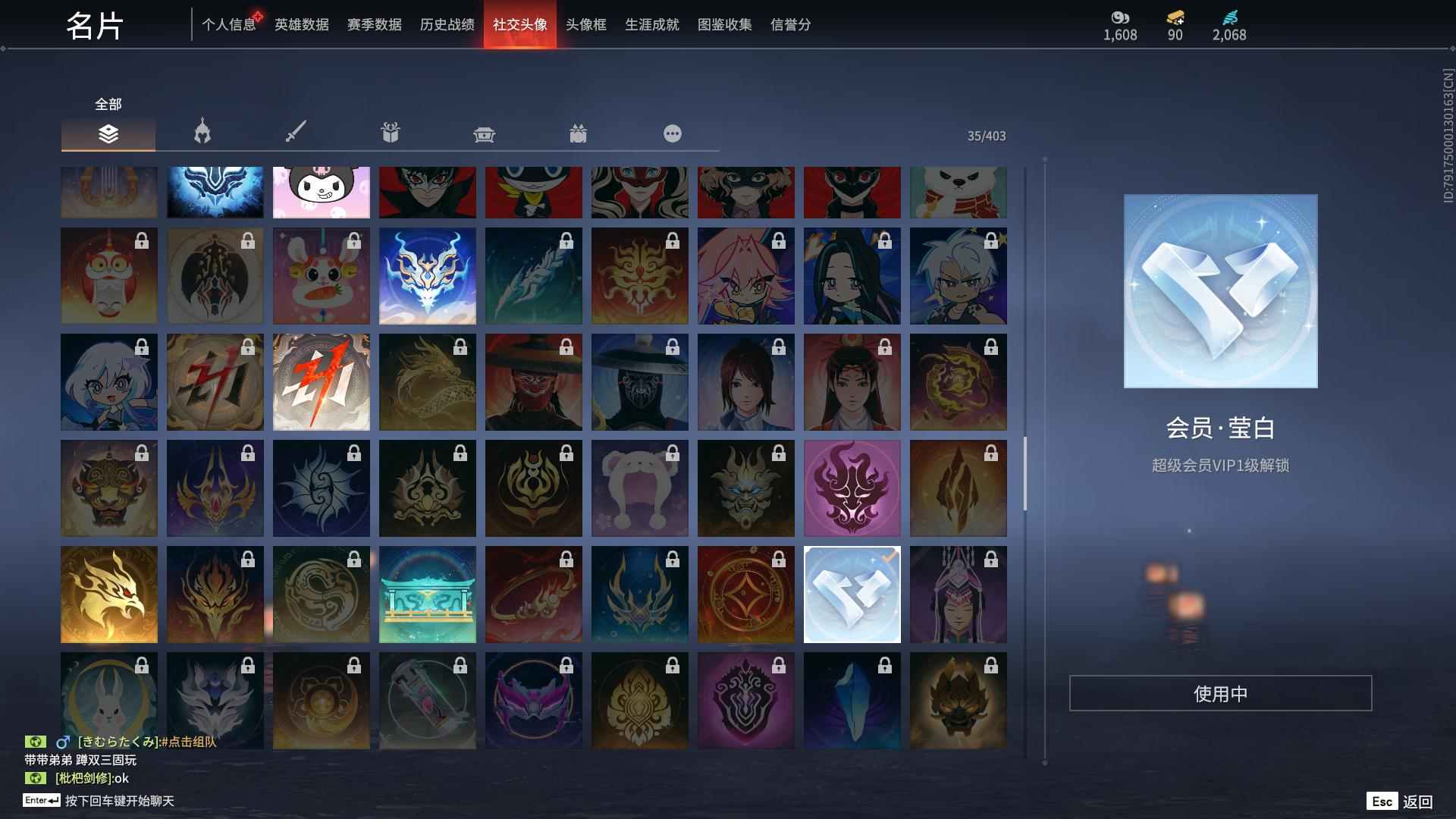Screen dimensions: 1456x819
Task: Click the Esc 返回 return button
Action: (x=1399, y=800)
